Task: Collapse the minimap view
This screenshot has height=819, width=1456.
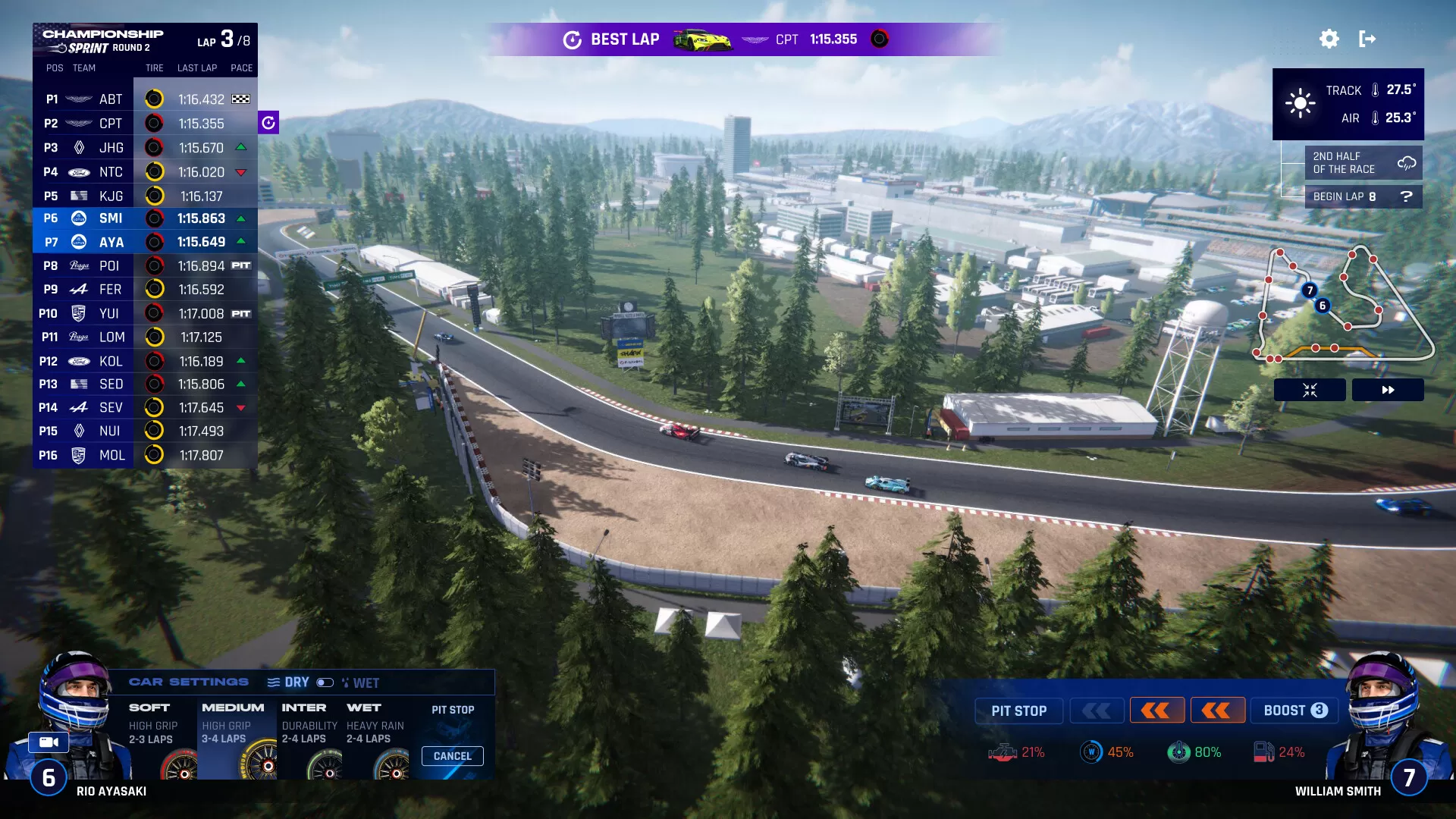Action: [x=1310, y=389]
